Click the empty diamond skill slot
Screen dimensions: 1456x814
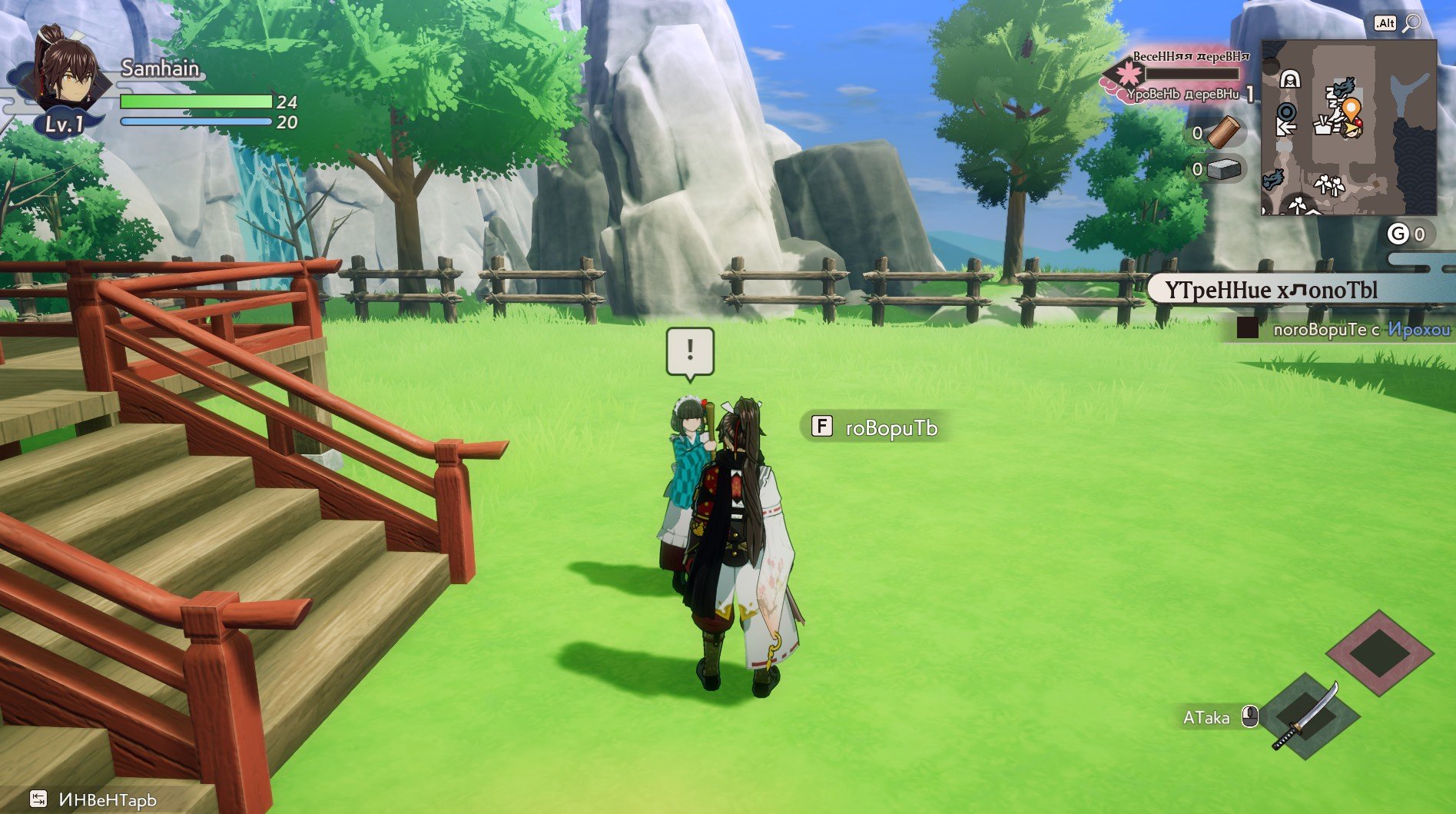(x=1379, y=653)
